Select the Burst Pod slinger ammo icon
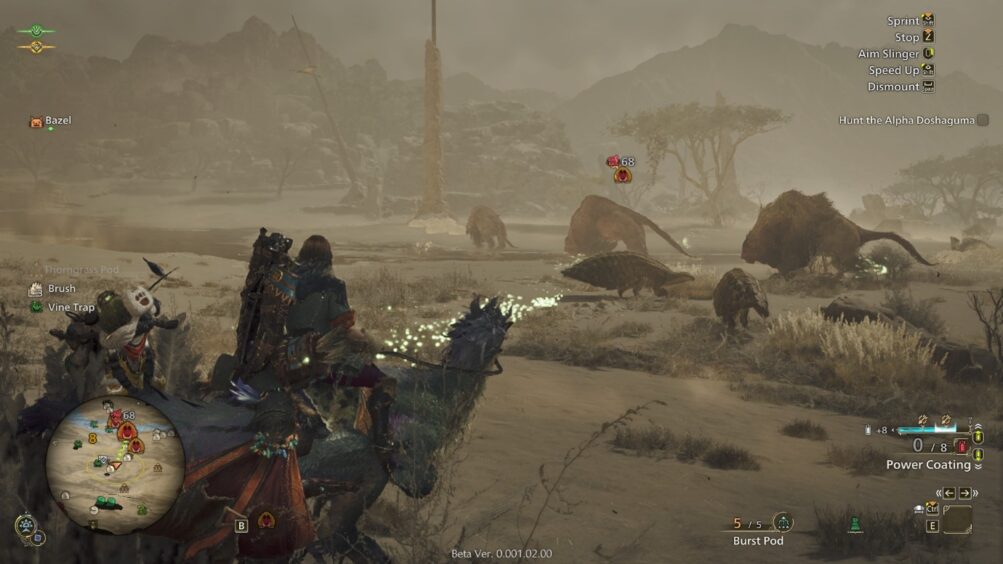1003x564 pixels. pos(783,522)
